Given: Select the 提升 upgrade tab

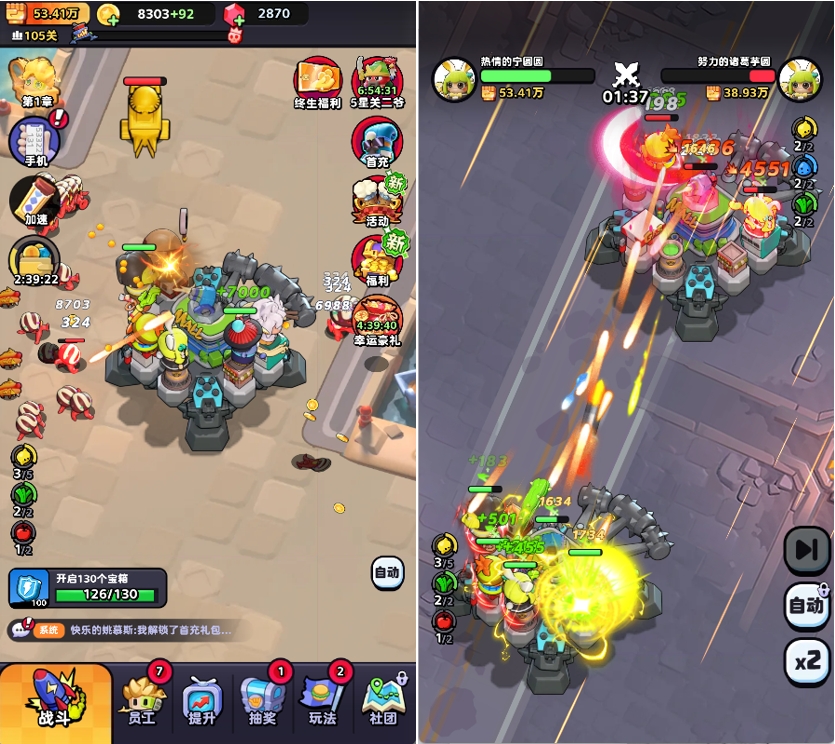Looking at the screenshot, I should 200,702.
